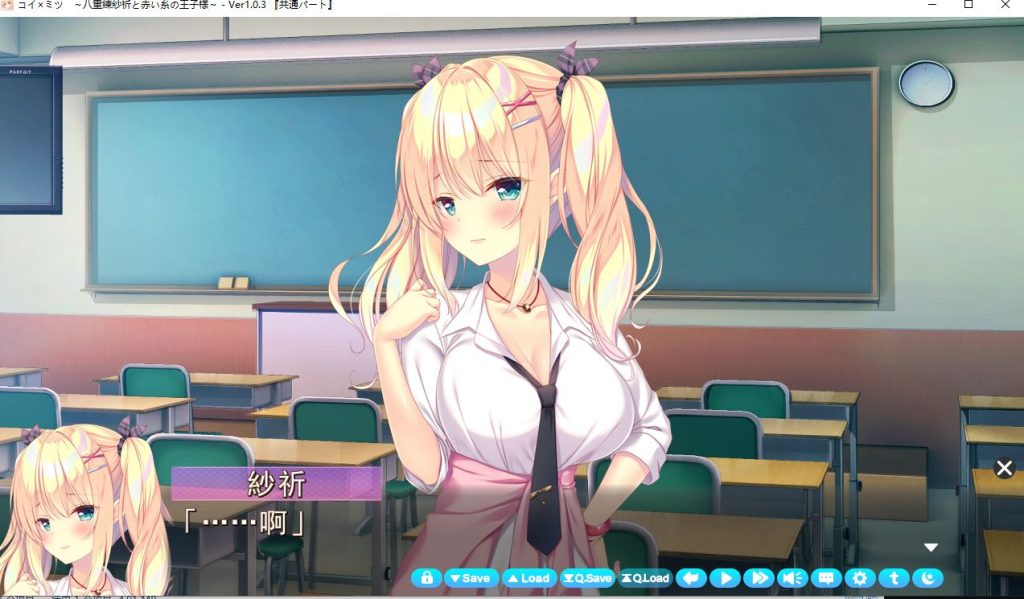Hide the message window with X
1024x599 pixels.
(1004, 468)
